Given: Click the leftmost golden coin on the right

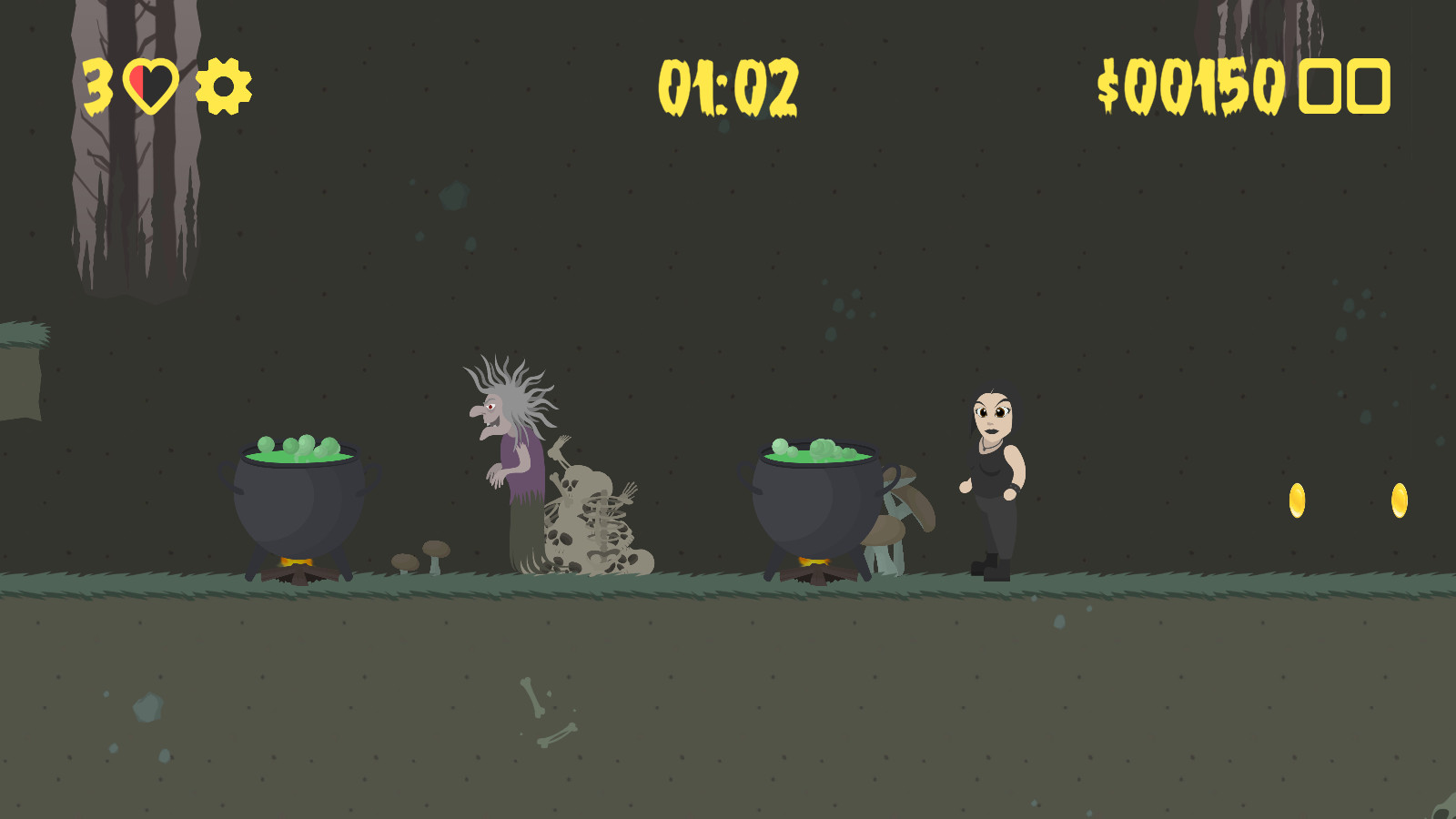Looking at the screenshot, I should coord(1299,500).
